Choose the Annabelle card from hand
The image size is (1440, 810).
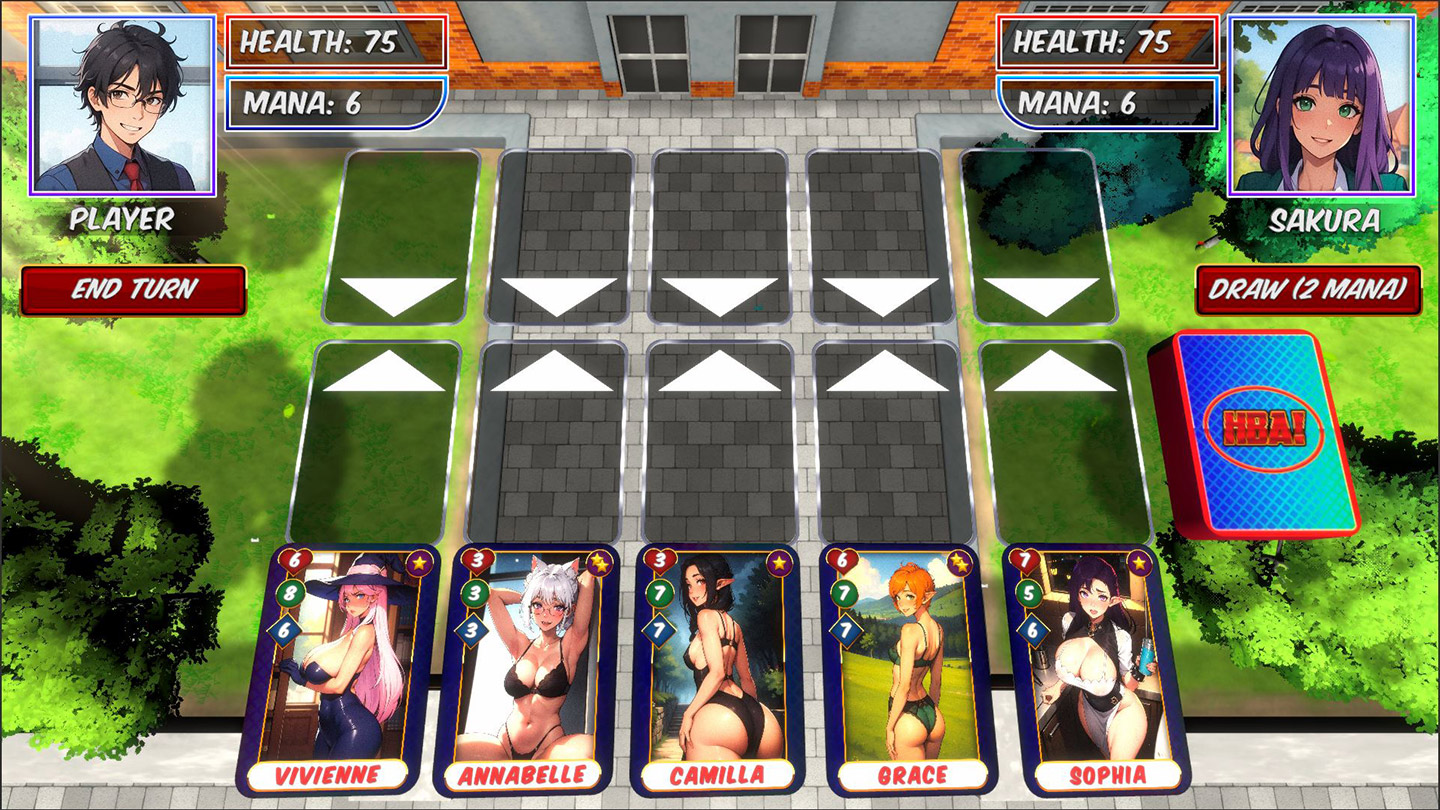pyautogui.click(x=524, y=670)
